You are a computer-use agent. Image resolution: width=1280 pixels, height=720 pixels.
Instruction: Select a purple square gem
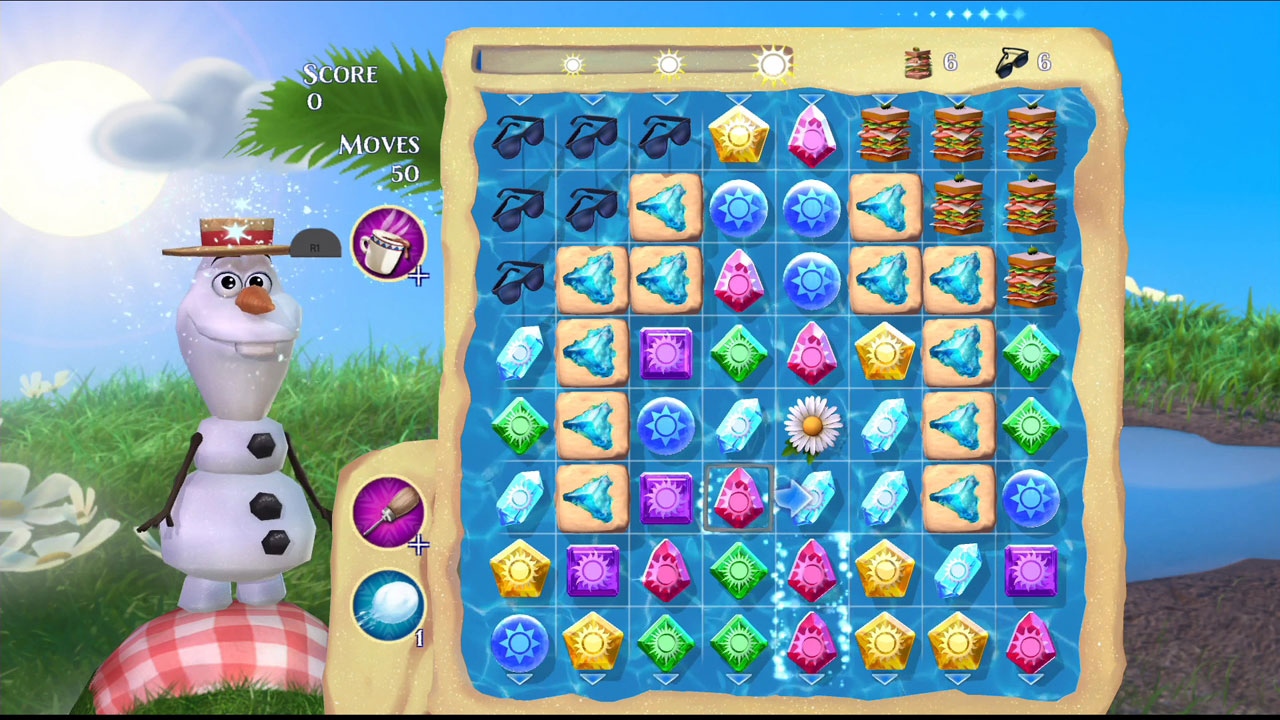point(665,352)
